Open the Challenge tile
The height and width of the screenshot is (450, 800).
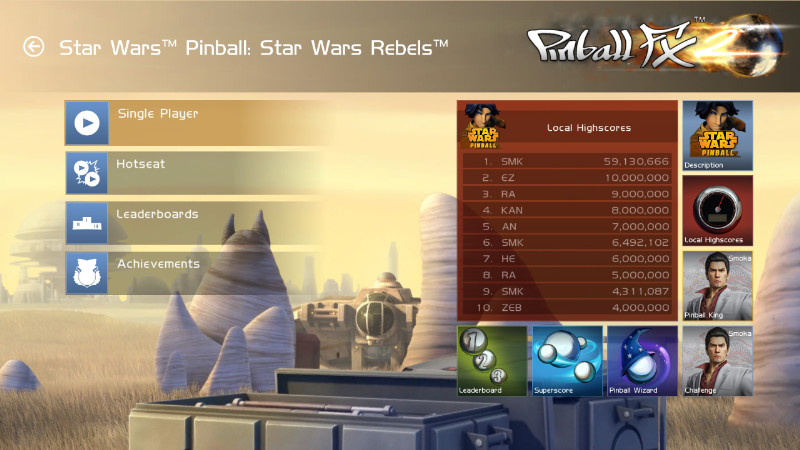717,360
